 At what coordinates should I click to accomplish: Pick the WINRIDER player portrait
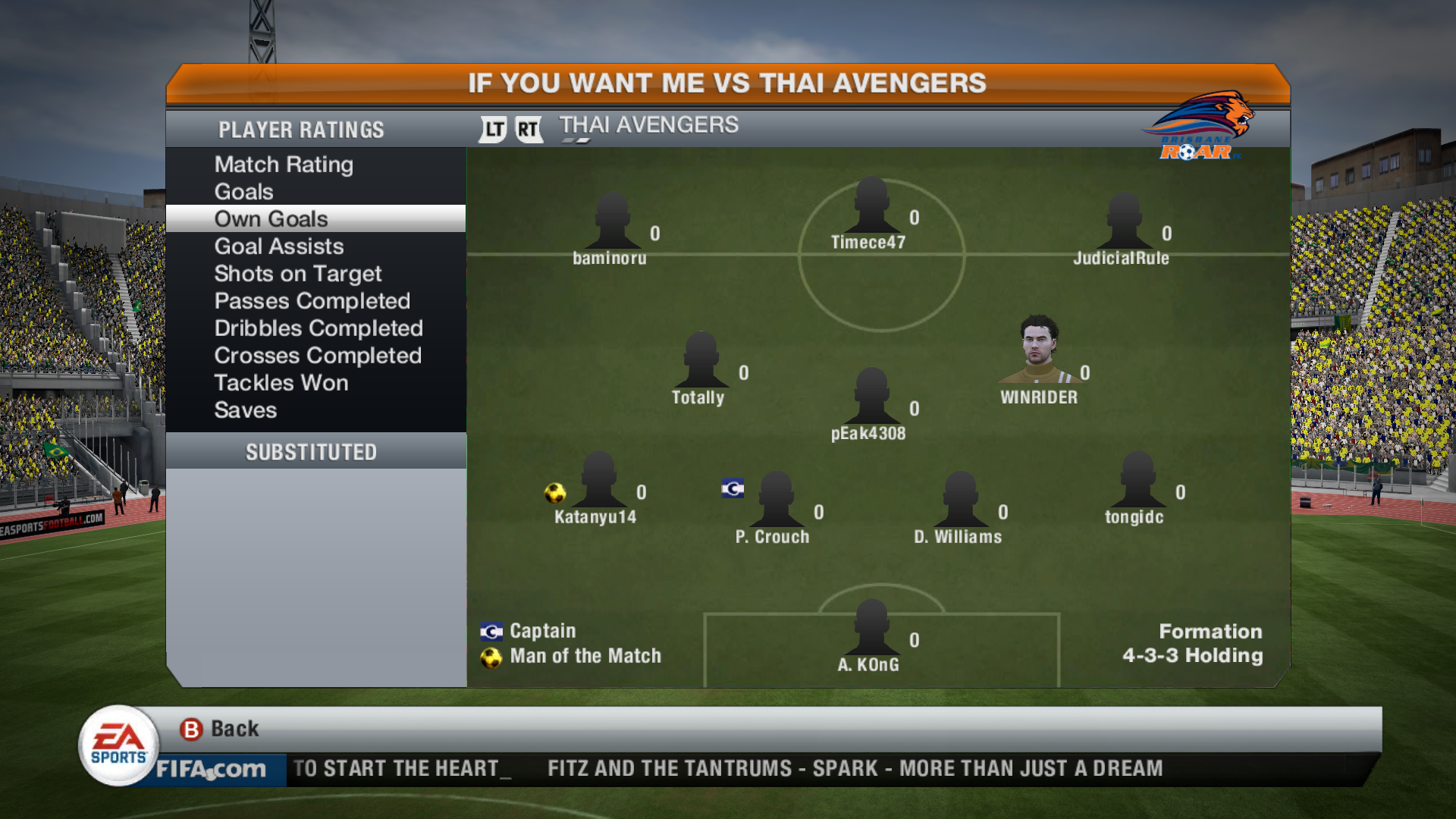click(x=1038, y=350)
